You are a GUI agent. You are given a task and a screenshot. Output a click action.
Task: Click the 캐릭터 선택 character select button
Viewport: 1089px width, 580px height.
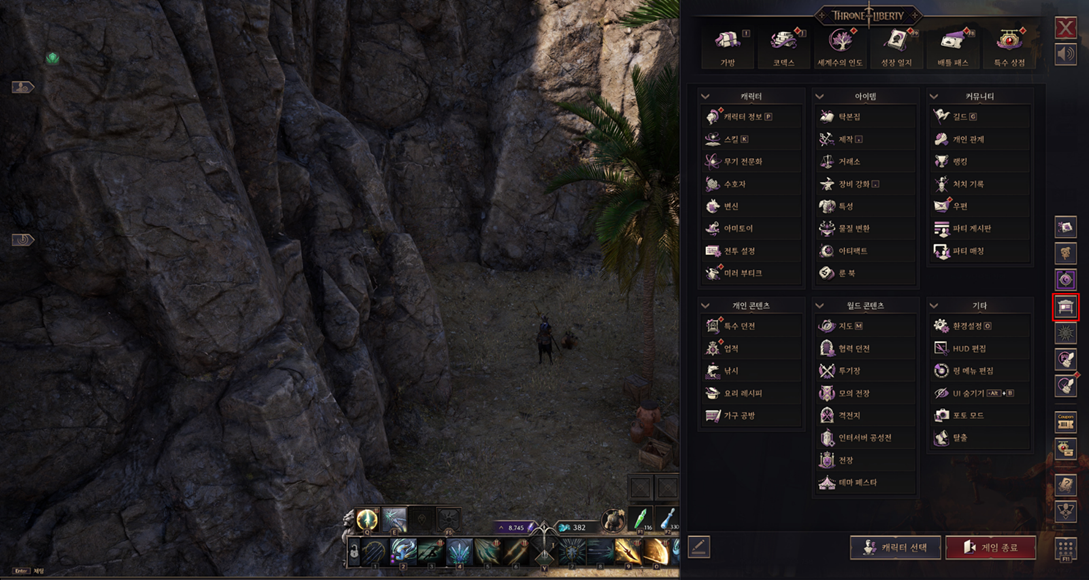coord(896,547)
